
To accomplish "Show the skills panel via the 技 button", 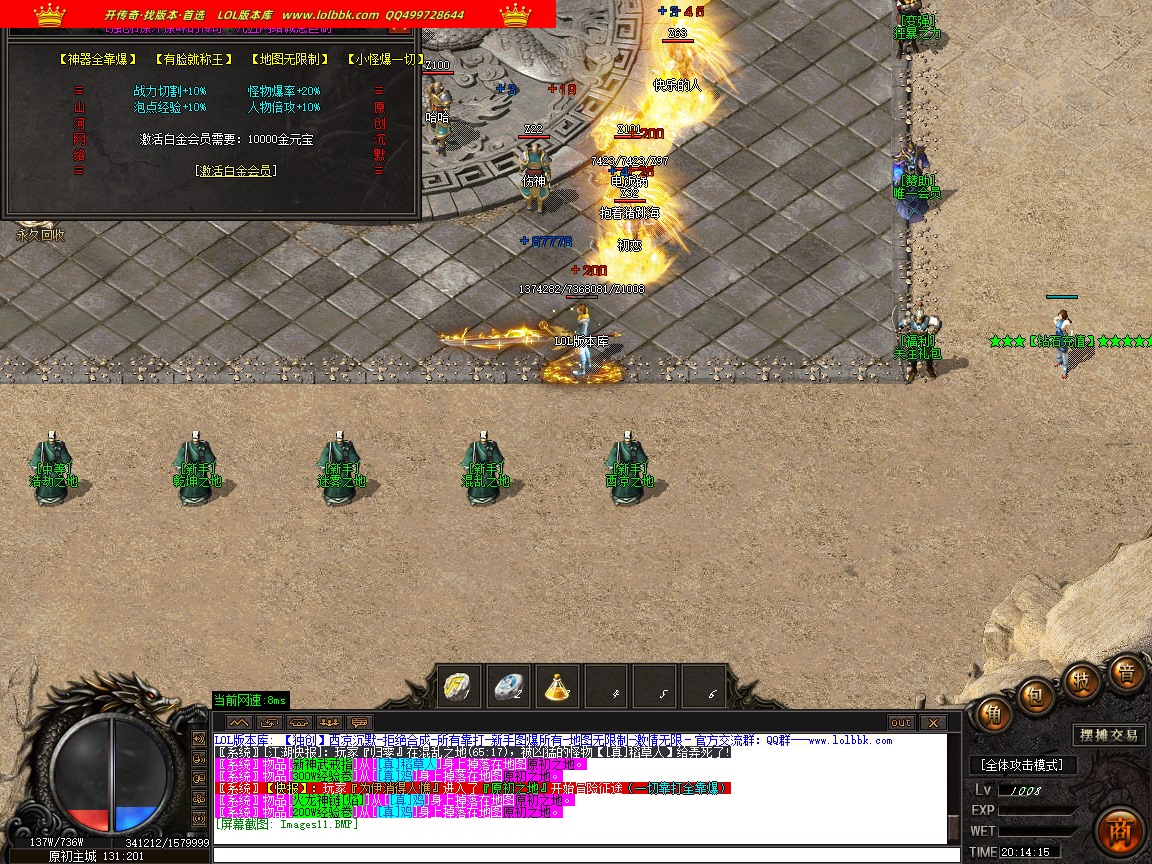I will (x=1082, y=680).
